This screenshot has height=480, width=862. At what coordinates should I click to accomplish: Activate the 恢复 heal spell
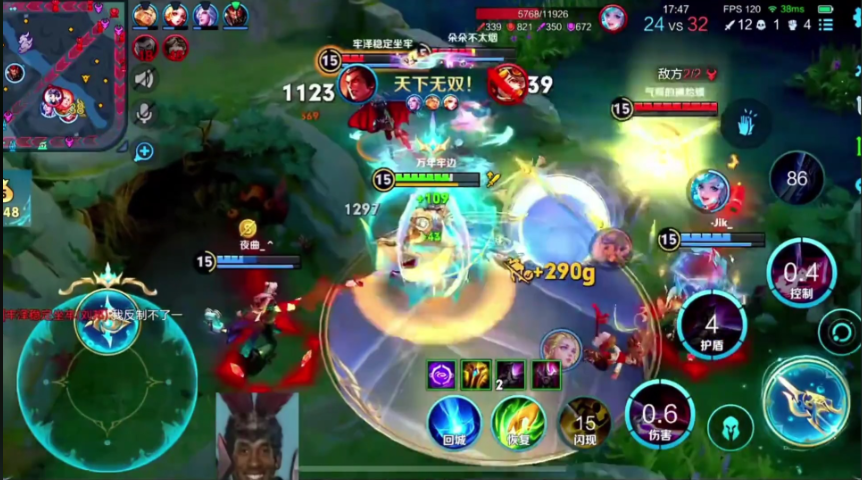click(x=518, y=422)
